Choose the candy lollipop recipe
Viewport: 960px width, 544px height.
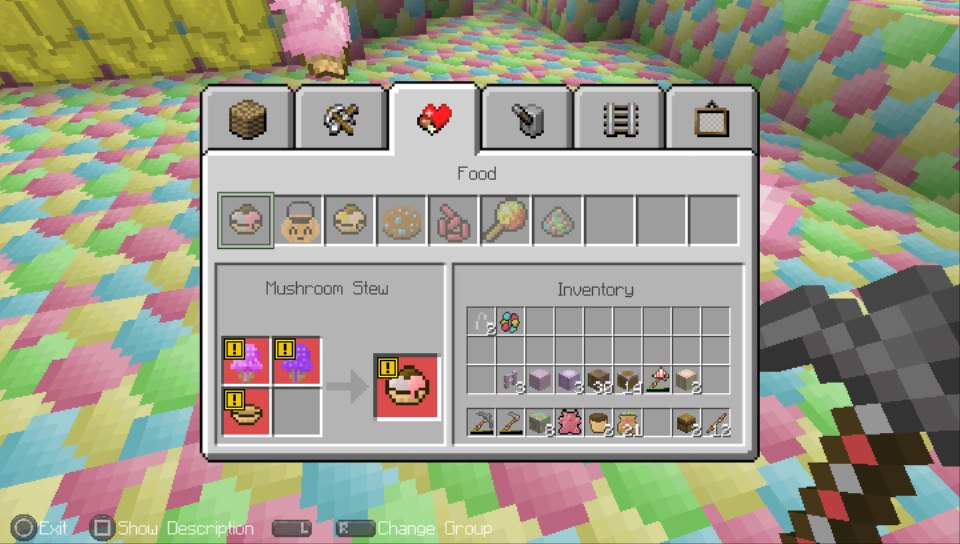[x=506, y=220]
